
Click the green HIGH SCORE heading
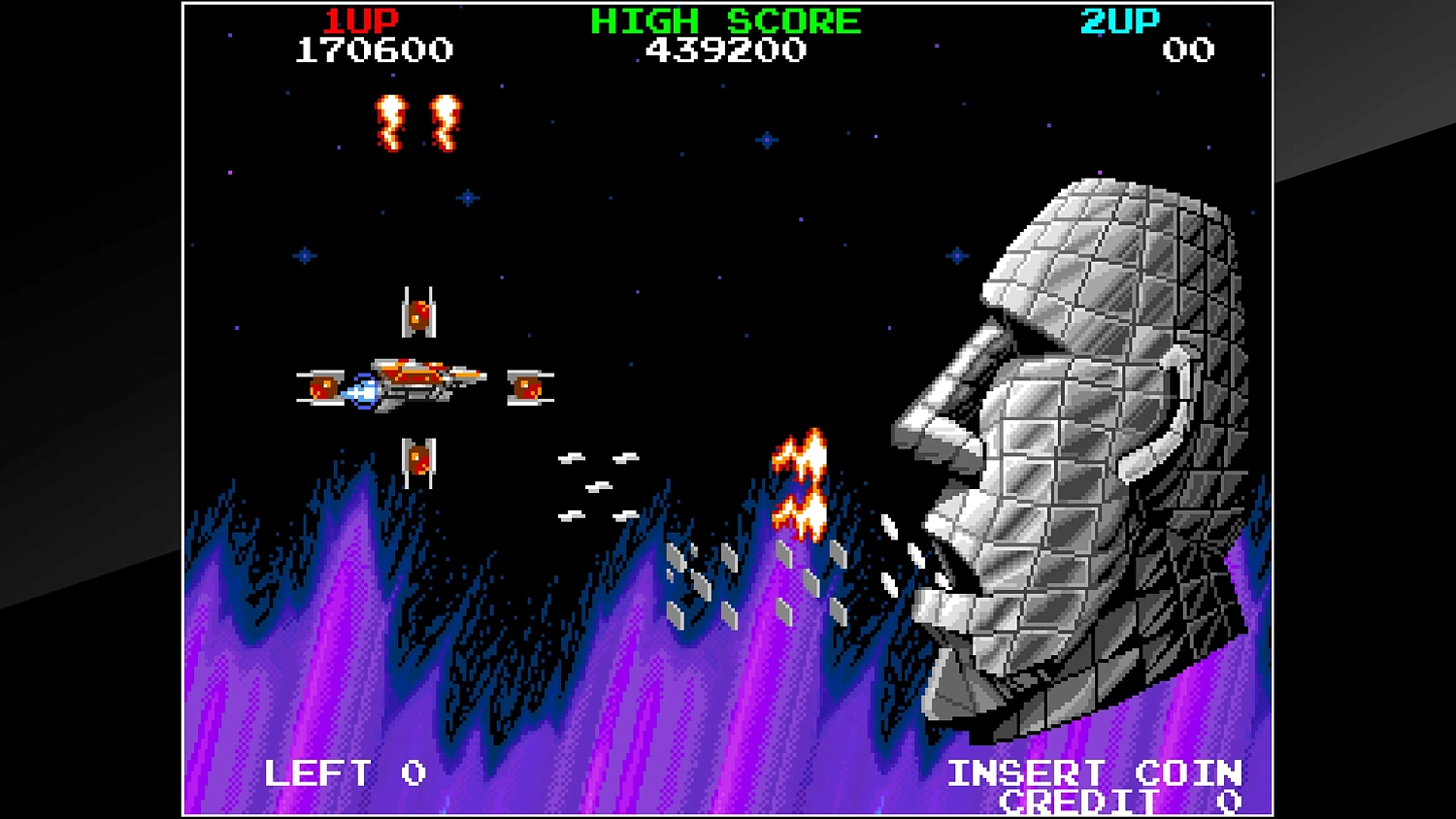pos(723,20)
